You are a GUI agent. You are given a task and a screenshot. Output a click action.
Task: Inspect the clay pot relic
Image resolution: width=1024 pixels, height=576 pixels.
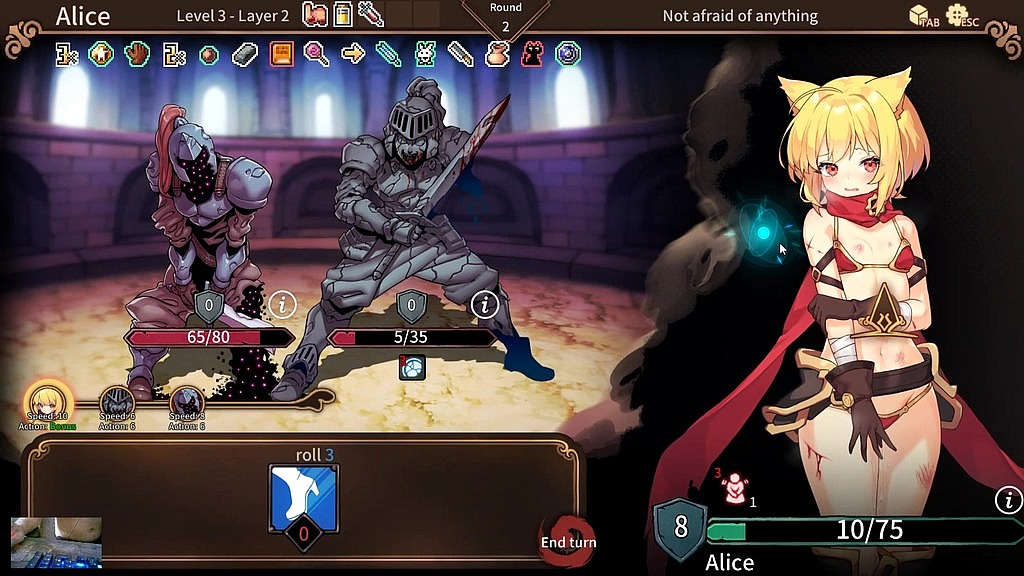click(497, 54)
